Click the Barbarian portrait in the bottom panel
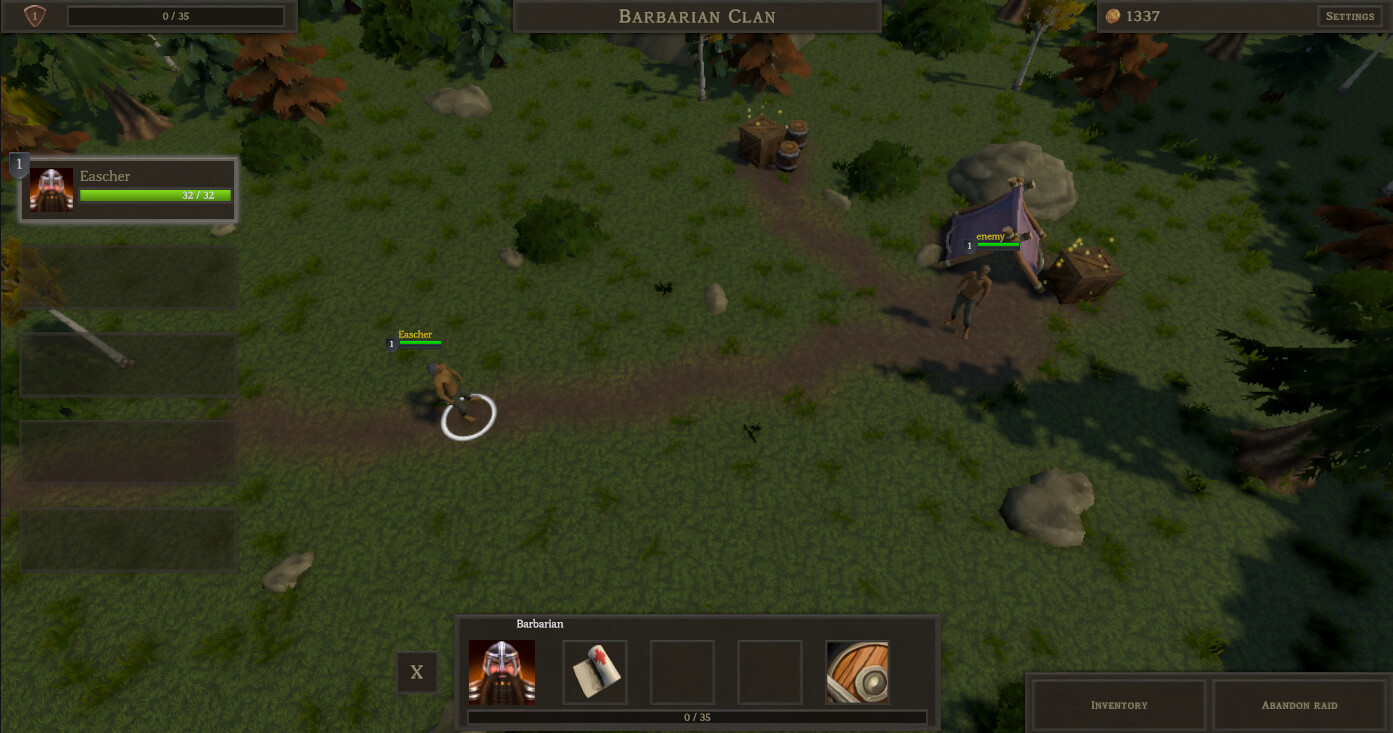1393x733 pixels. pos(501,672)
